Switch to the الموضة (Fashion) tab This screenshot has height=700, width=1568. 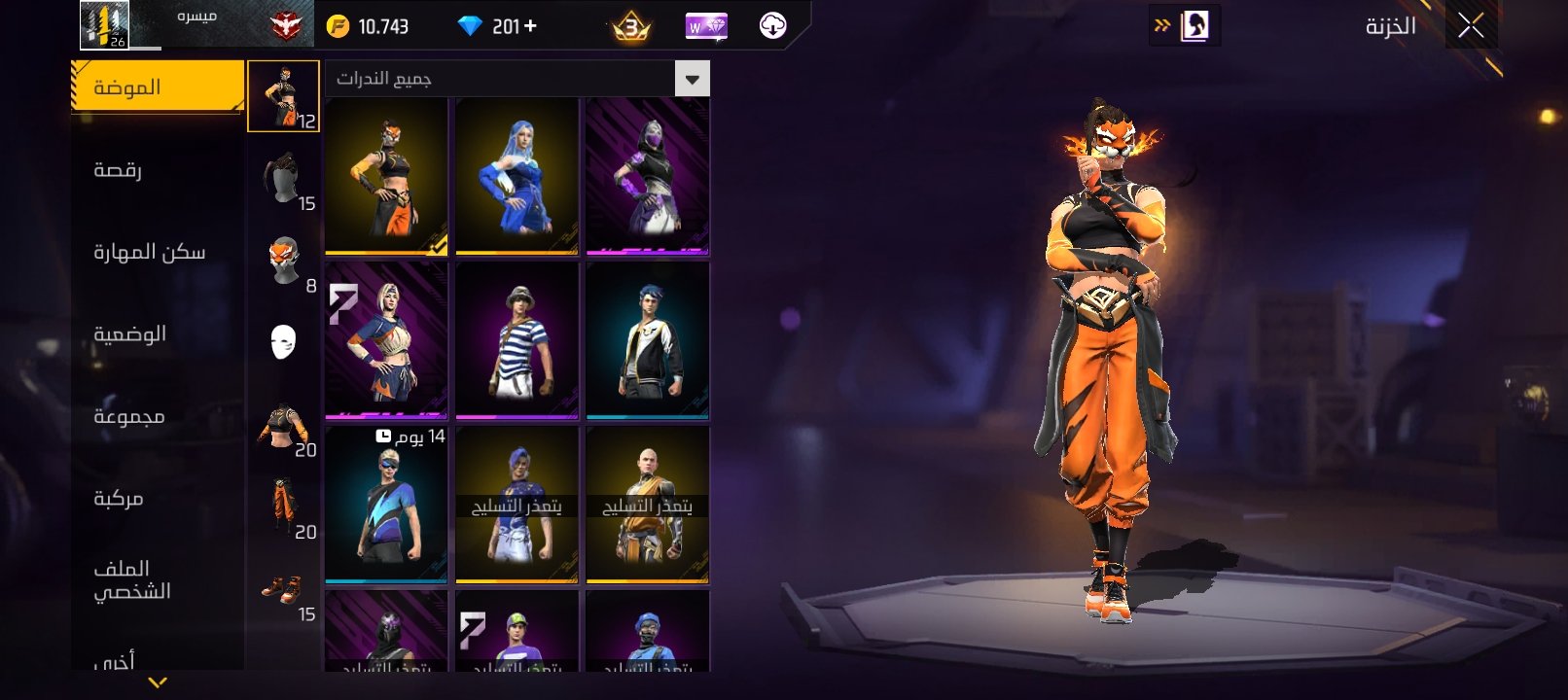158,87
